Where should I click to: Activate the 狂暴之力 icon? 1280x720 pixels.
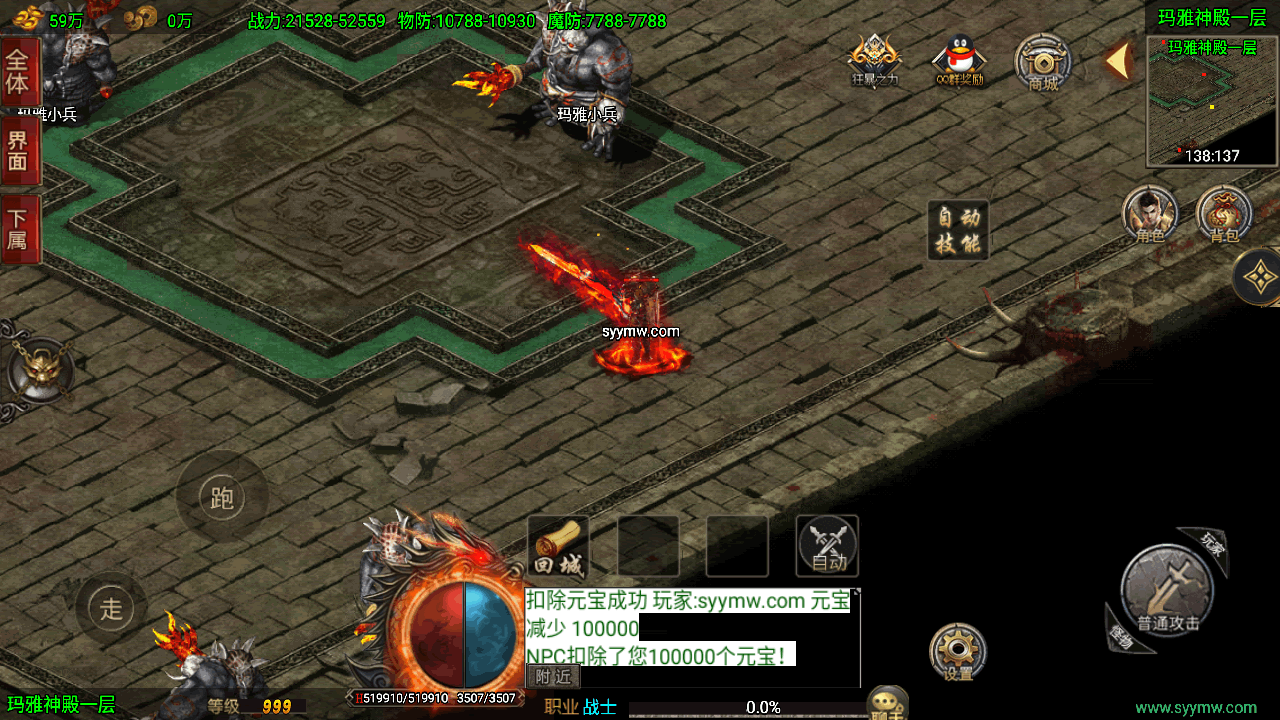click(x=875, y=60)
